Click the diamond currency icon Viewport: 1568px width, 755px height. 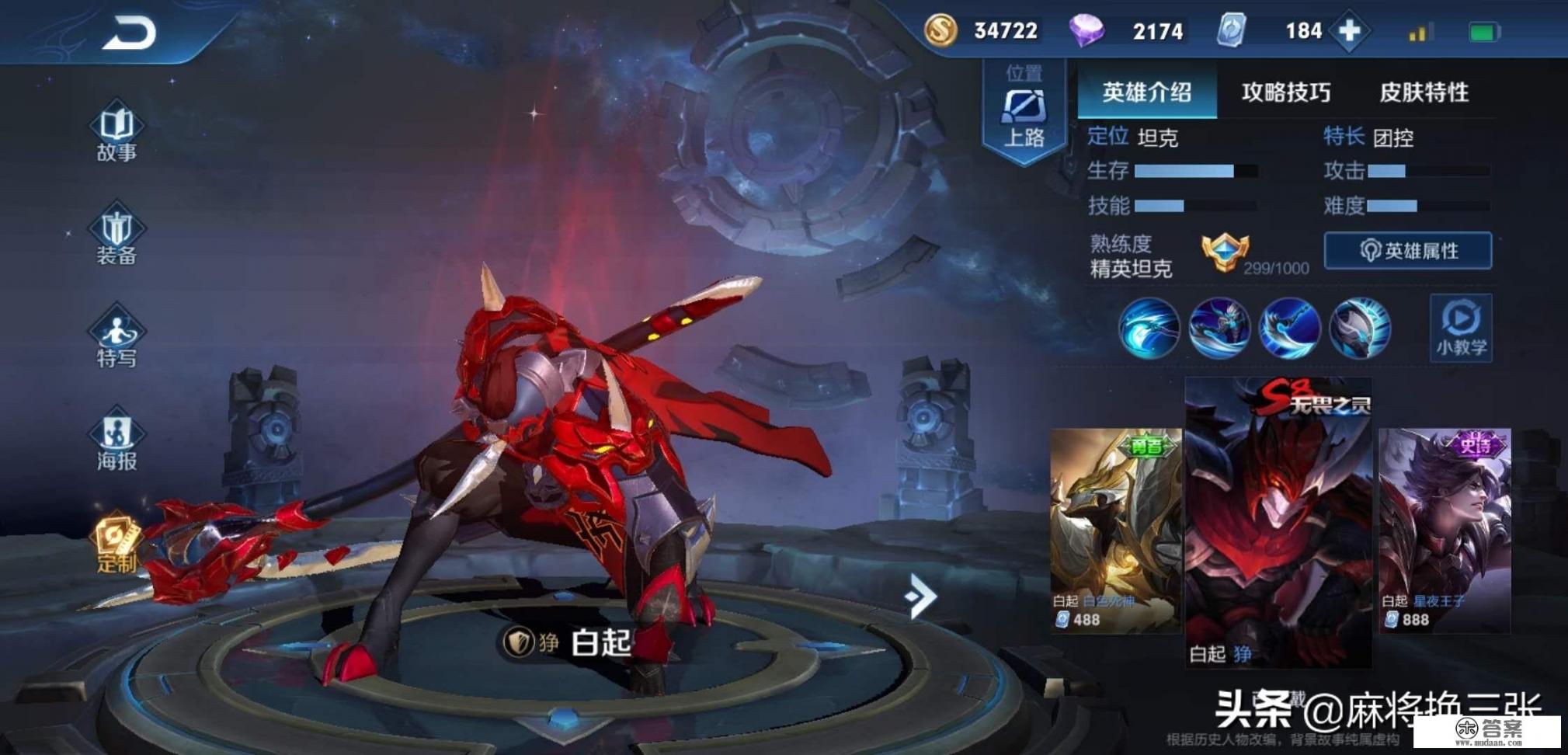[x=1089, y=30]
